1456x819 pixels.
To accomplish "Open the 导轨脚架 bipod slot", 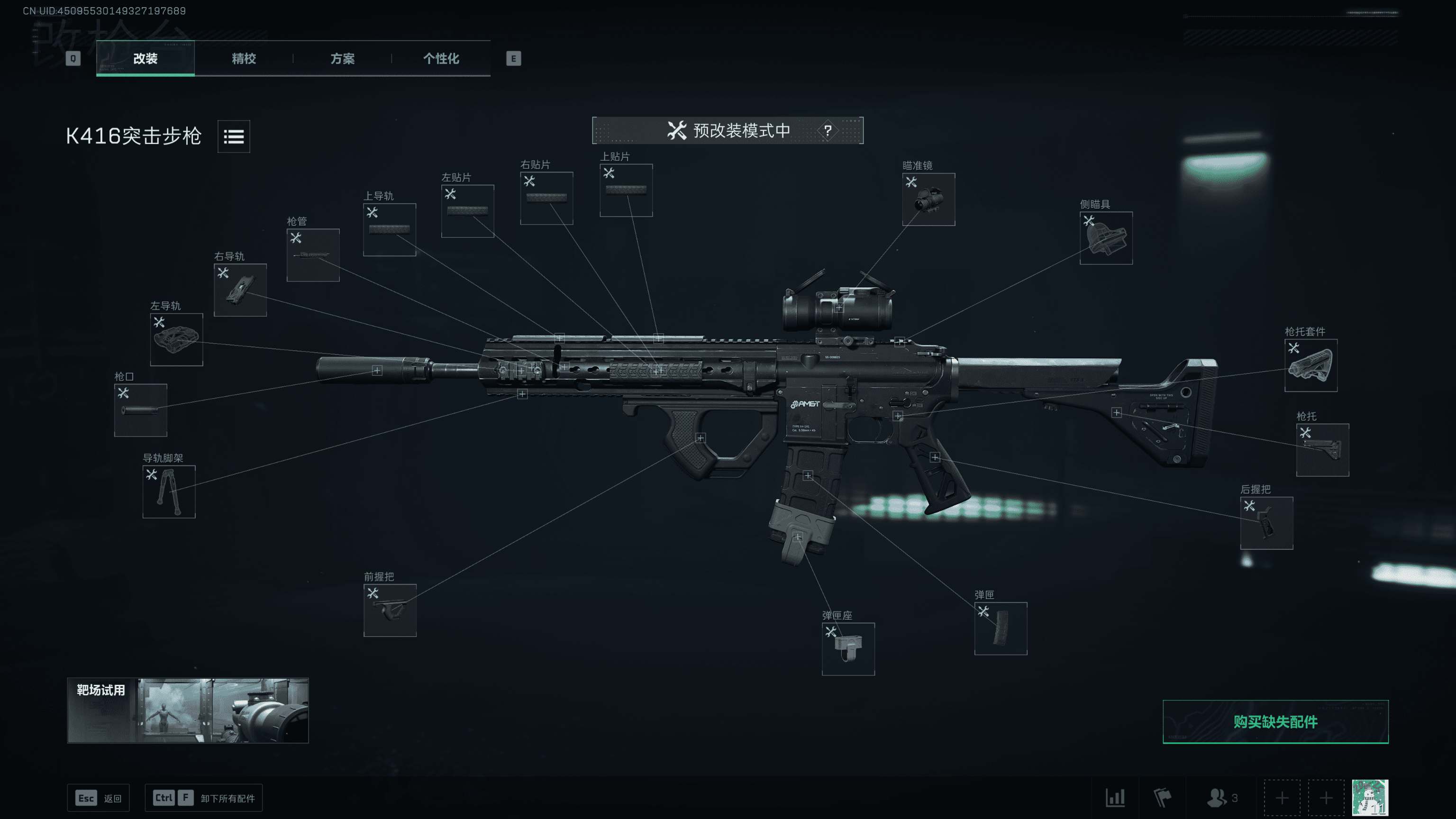I will (x=168, y=492).
